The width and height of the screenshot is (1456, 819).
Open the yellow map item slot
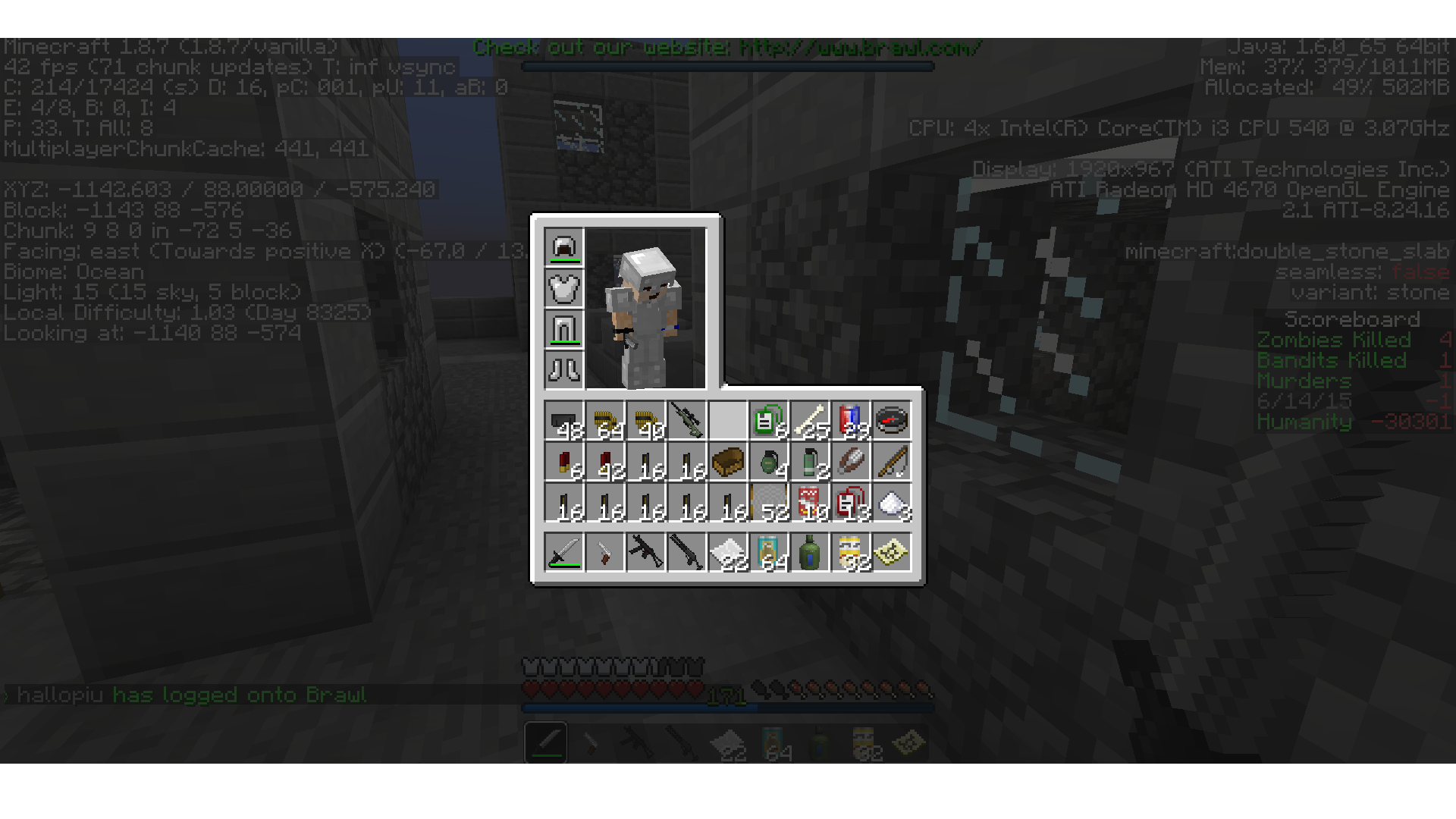[891, 551]
